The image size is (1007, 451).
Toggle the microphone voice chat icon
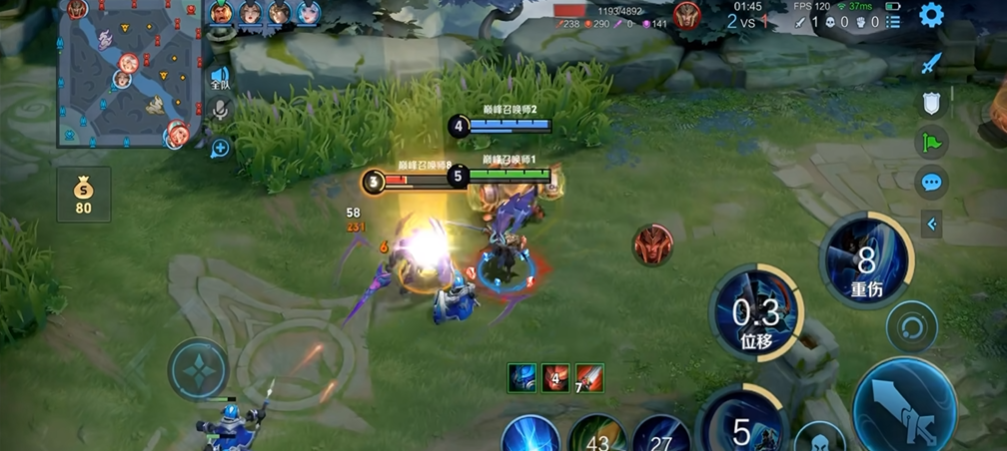[x=220, y=111]
